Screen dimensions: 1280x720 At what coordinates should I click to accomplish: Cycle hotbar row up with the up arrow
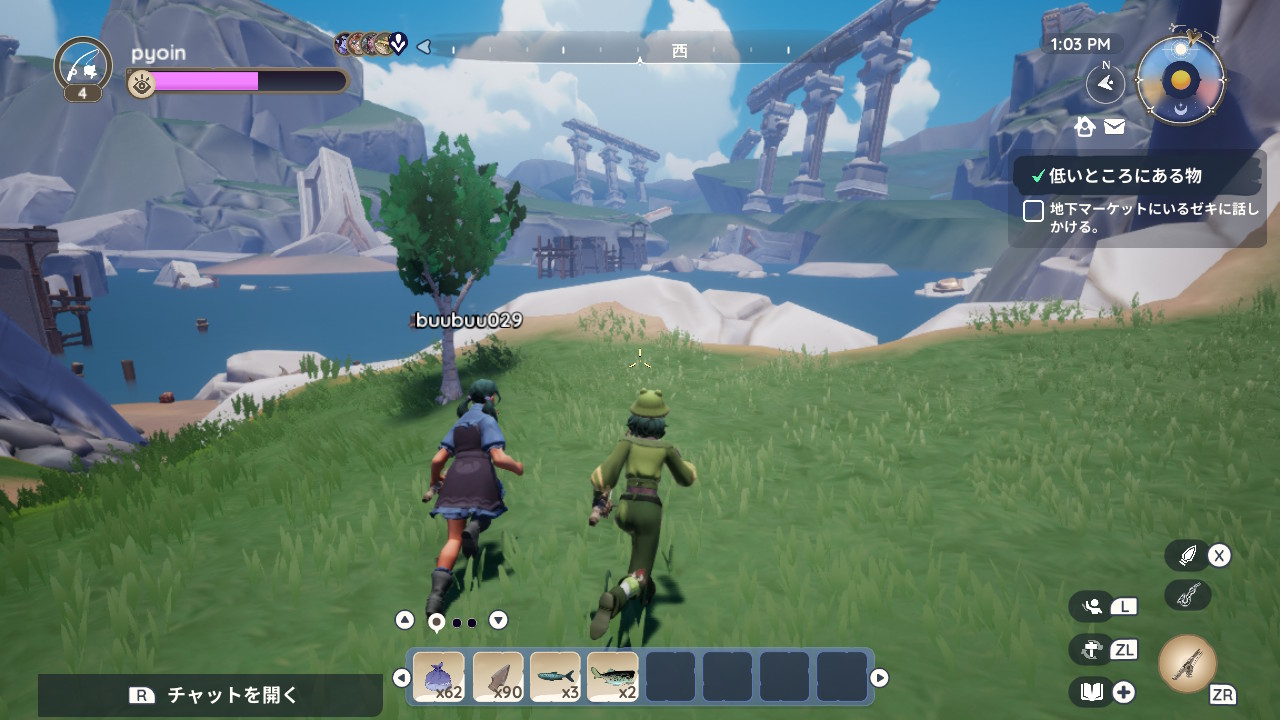[x=404, y=620]
